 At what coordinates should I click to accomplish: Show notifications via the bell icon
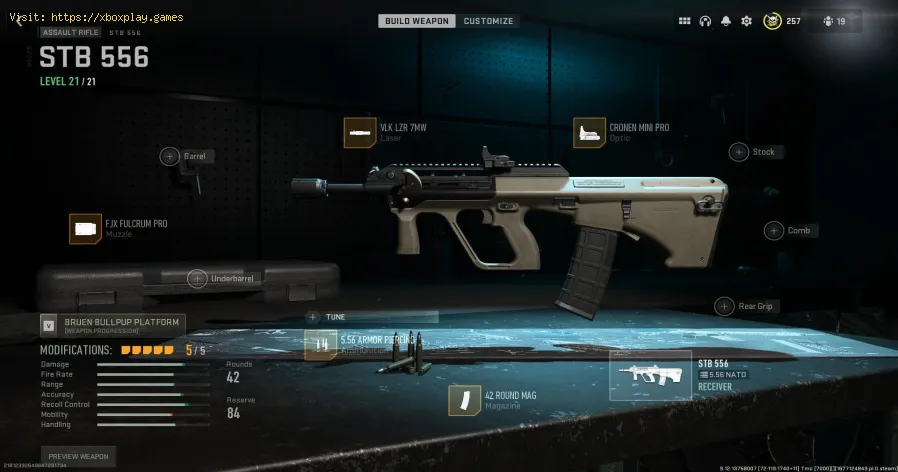click(x=725, y=21)
